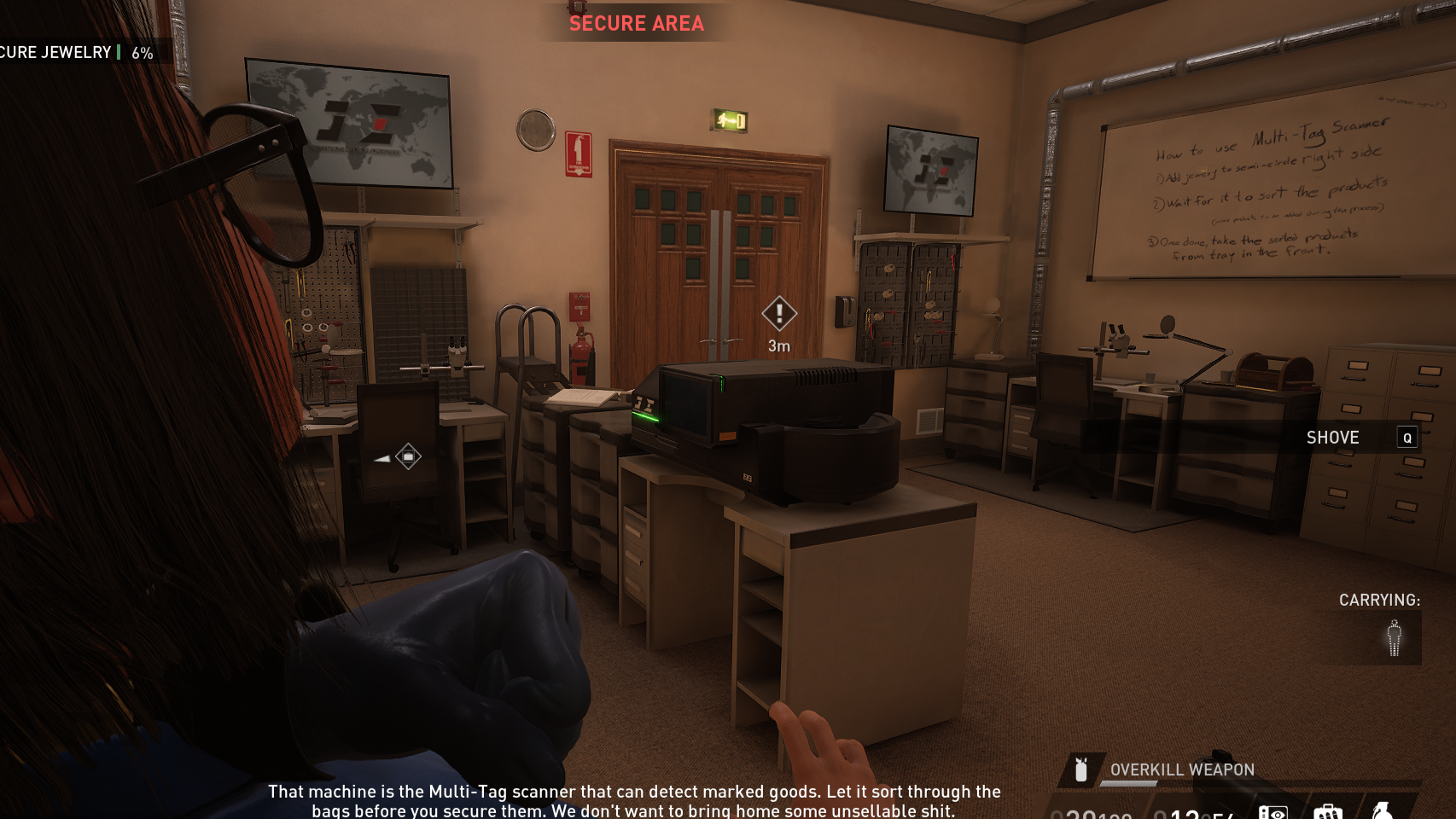Select the OVERKILL WEAPON label
This screenshot has height=819, width=1456.
click(1181, 769)
